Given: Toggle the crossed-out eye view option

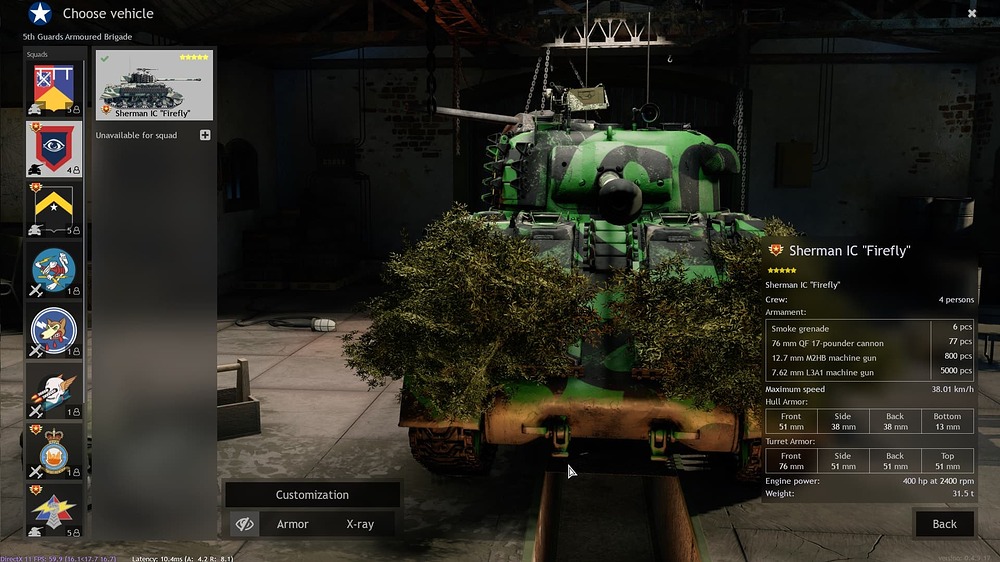Looking at the screenshot, I should coord(243,524).
